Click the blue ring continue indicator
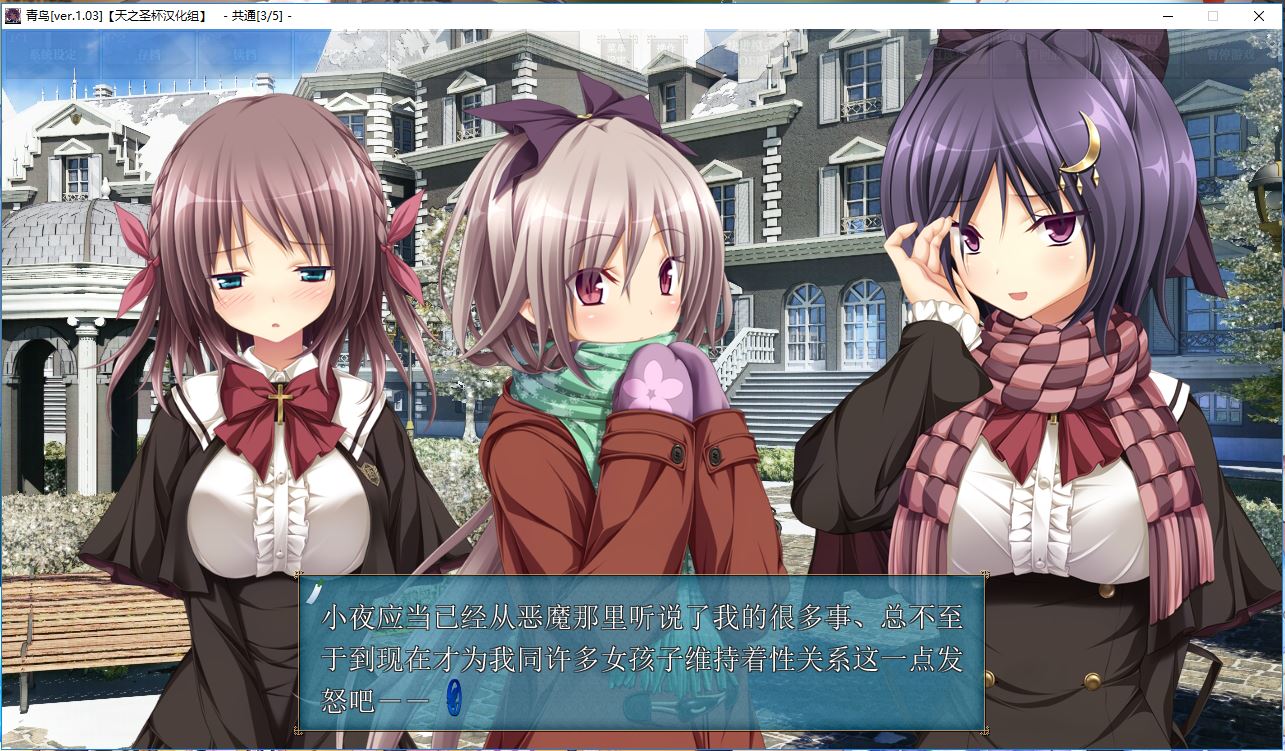The image size is (1285, 751). point(454,695)
